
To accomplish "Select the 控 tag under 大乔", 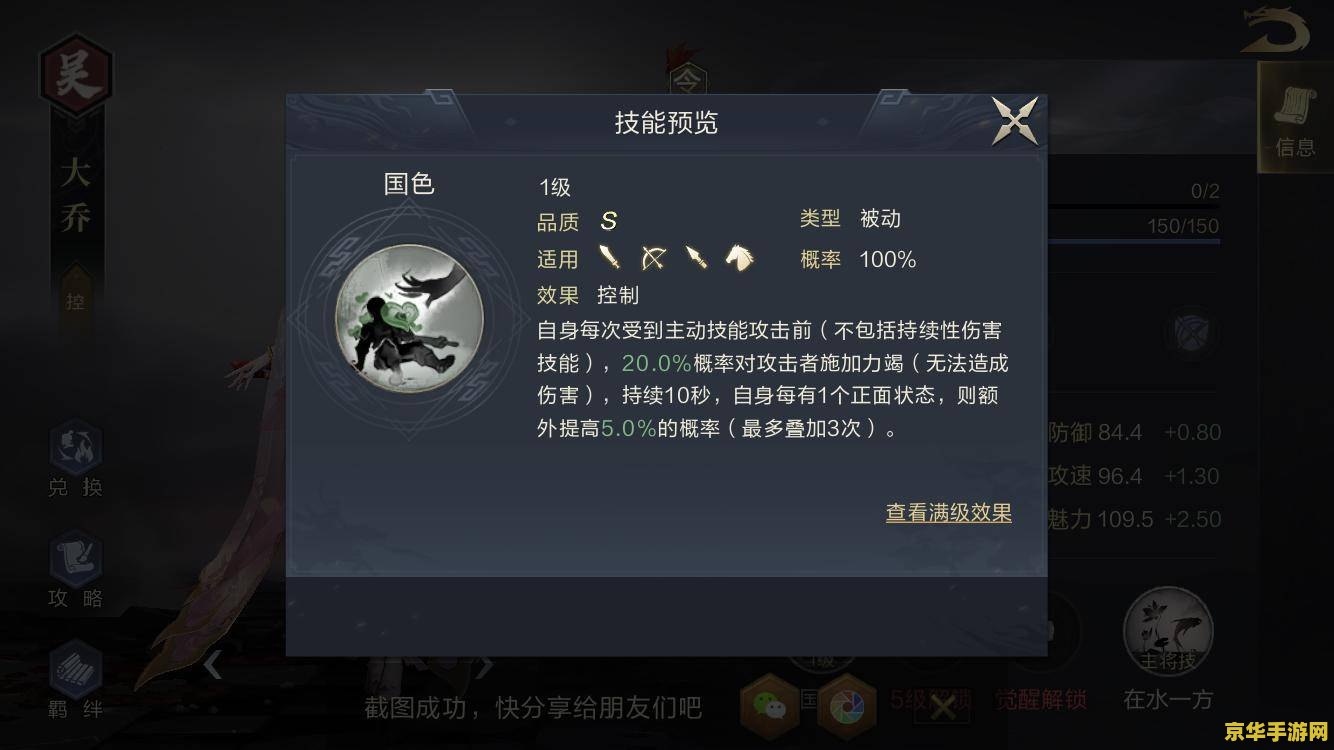I will [76, 300].
